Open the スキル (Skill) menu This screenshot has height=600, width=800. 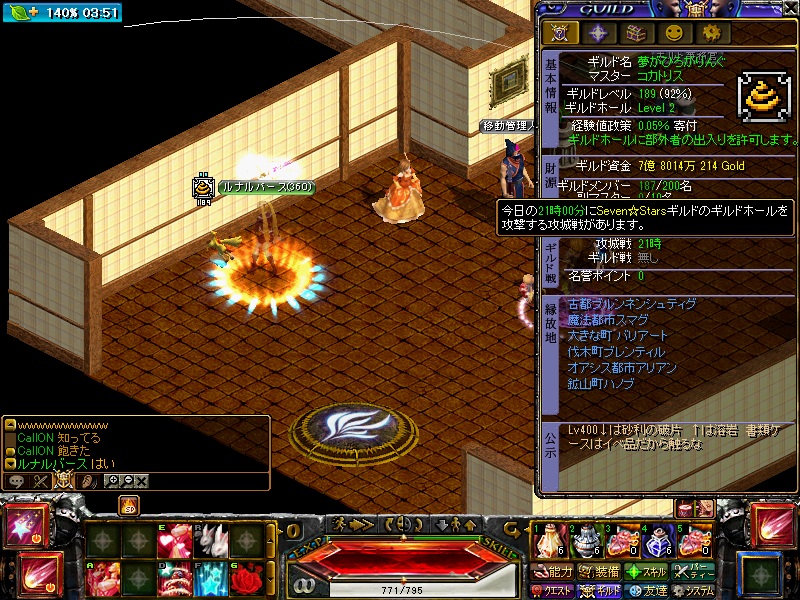646,572
